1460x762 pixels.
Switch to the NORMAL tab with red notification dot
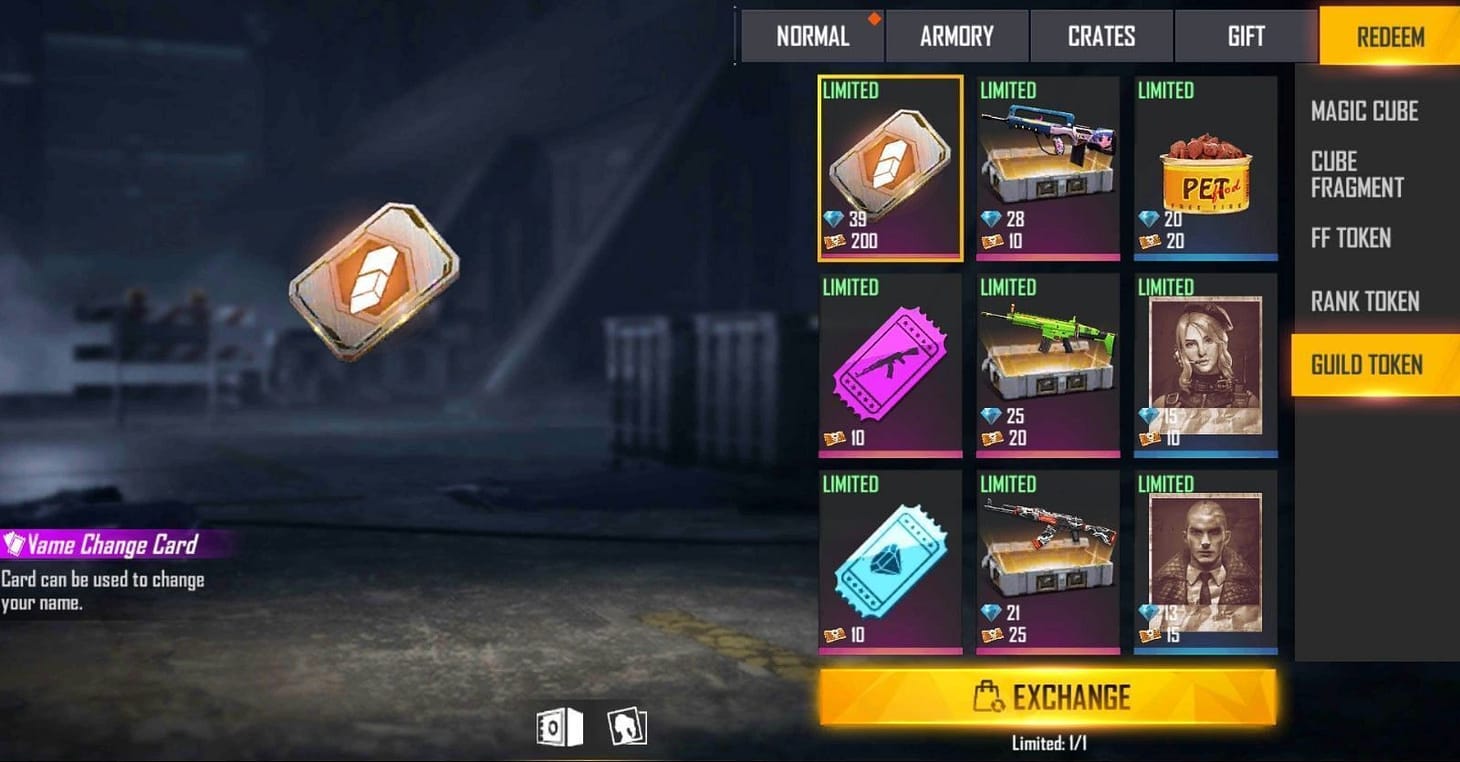click(812, 36)
